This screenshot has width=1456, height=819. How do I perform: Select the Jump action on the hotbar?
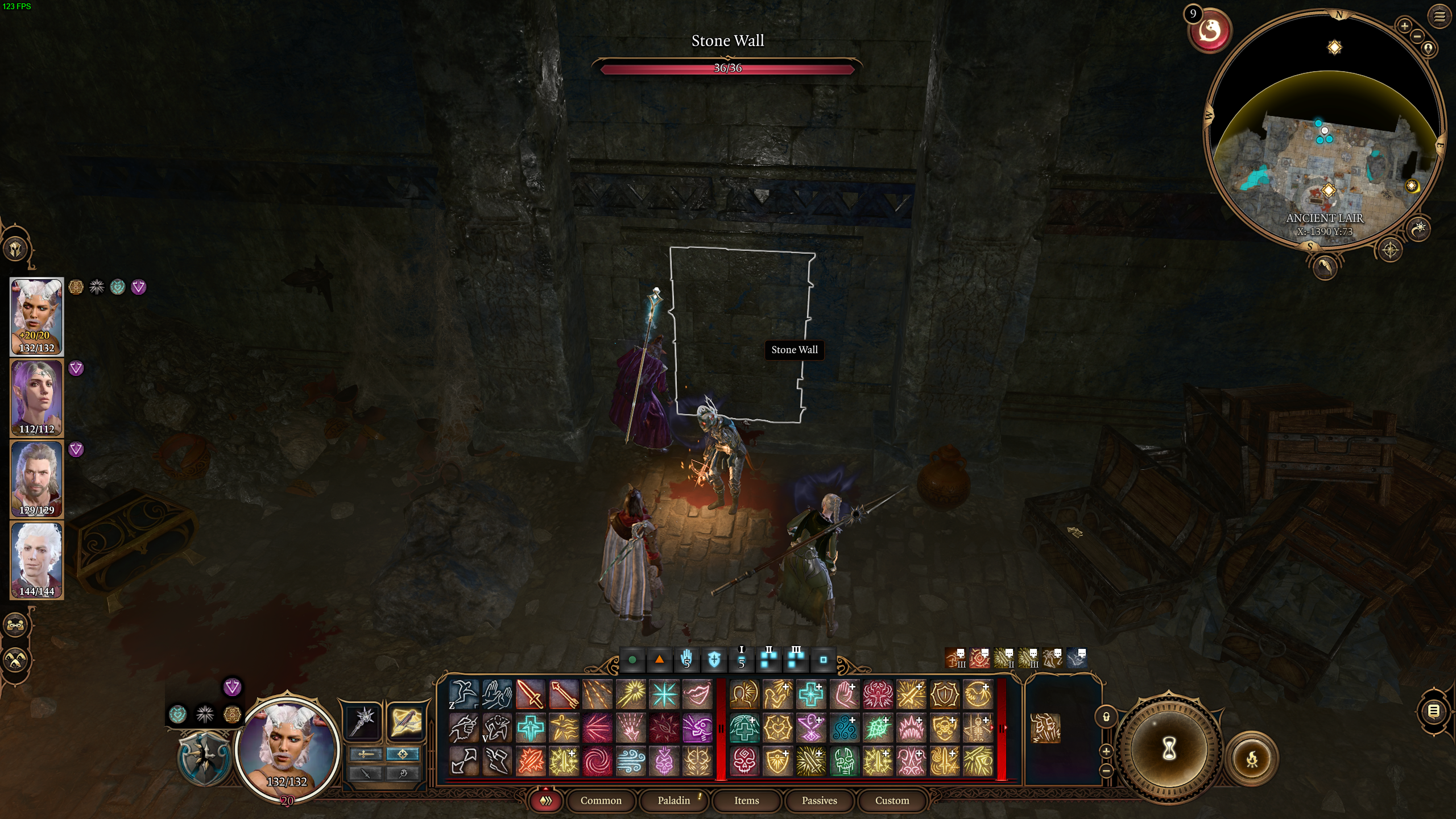click(x=464, y=695)
